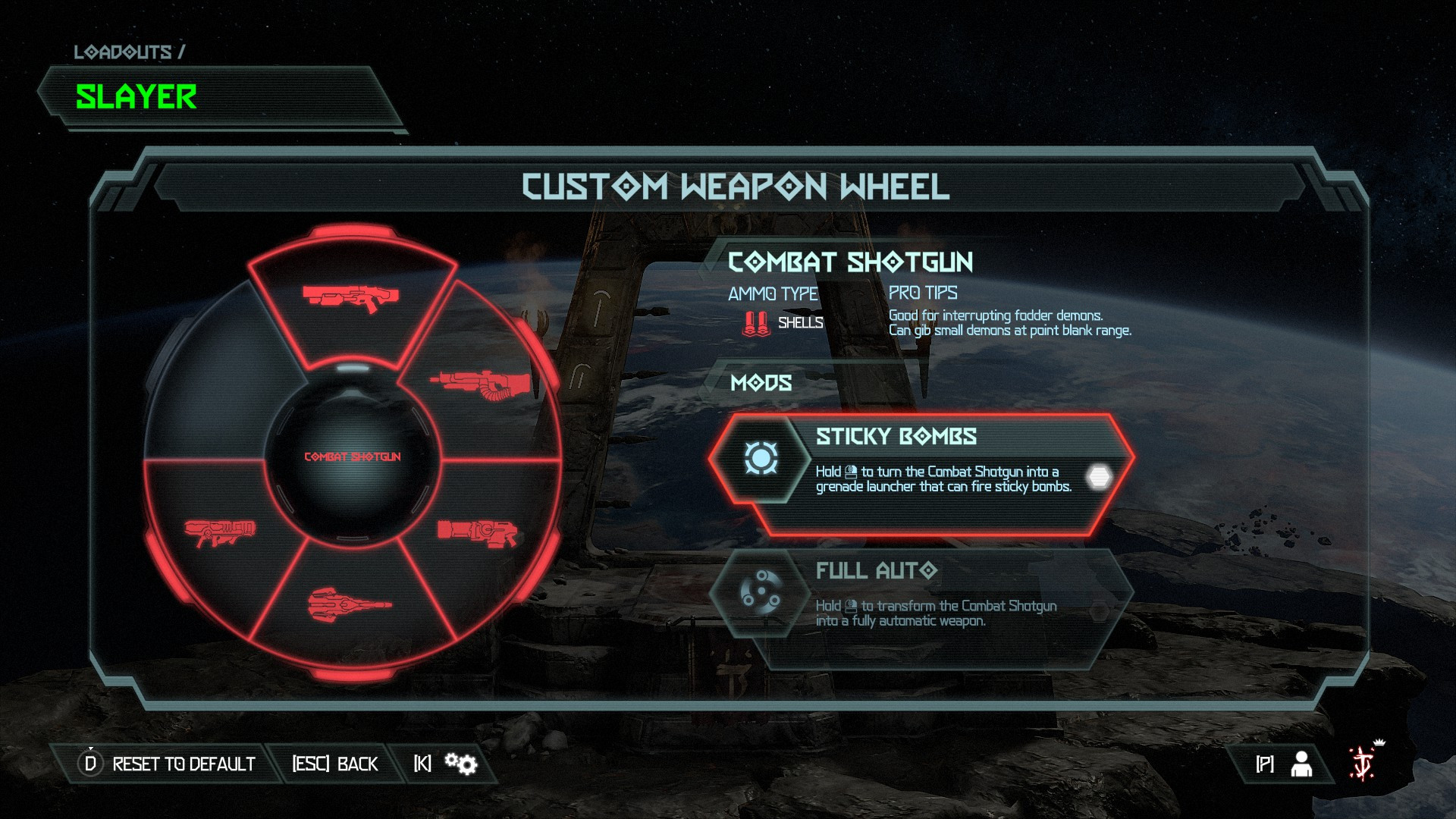The width and height of the screenshot is (1456, 819).
Task: Expand the PRO TIPS details
Action: pyautogui.click(x=922, y=293)
